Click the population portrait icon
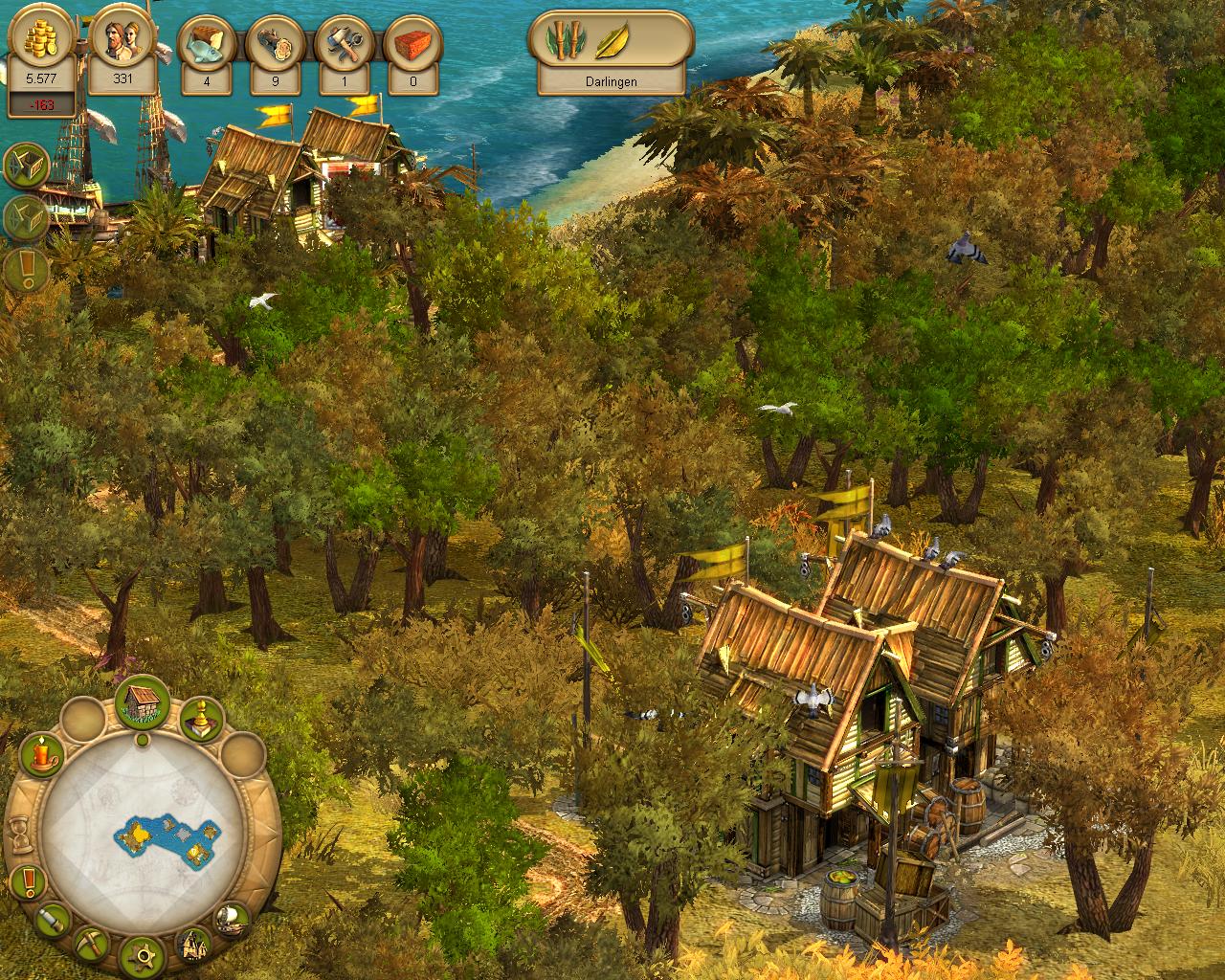 coord(122,45)
